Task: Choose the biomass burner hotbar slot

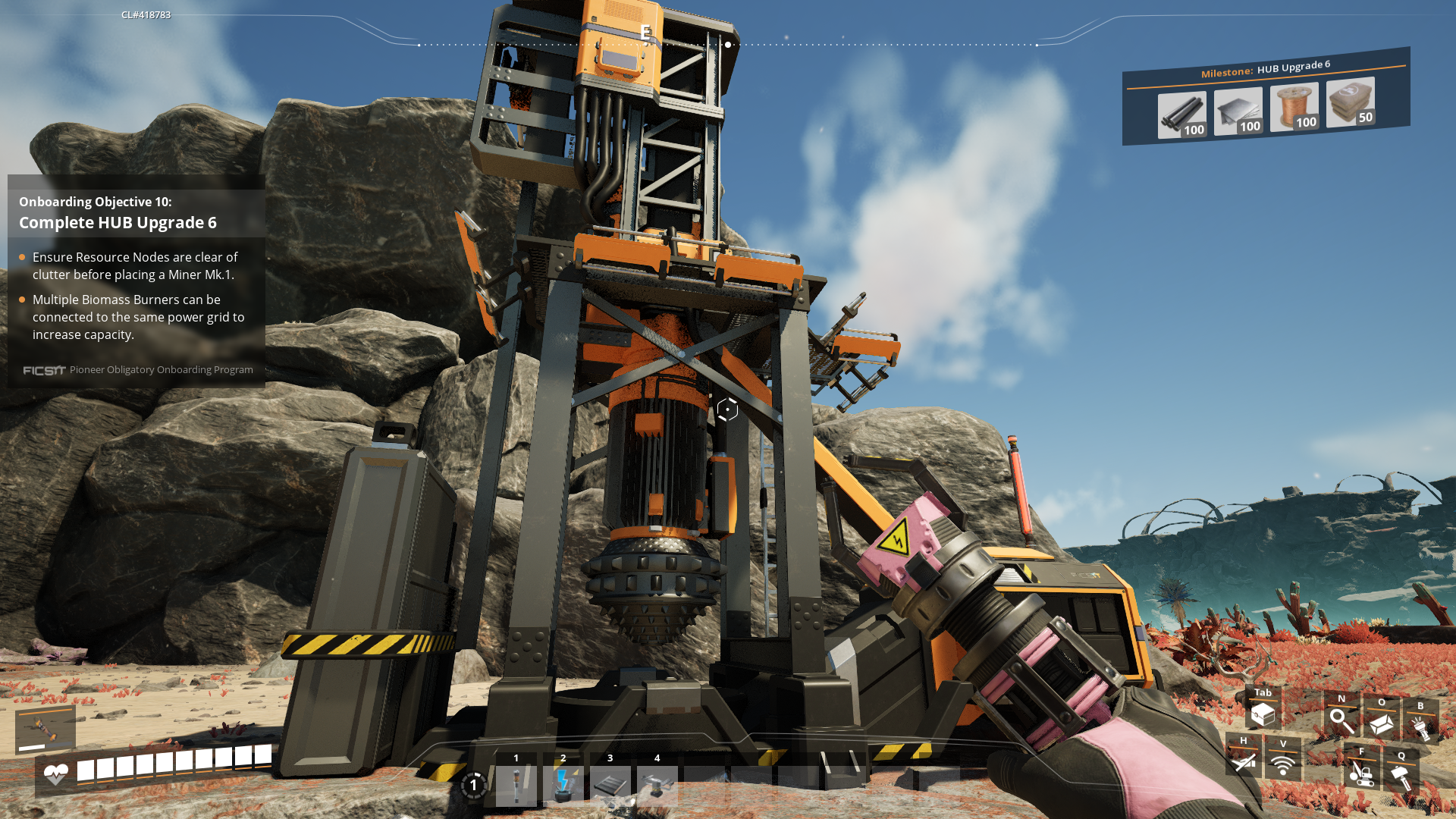Action: pyautogui.click(x=563, y=785)
